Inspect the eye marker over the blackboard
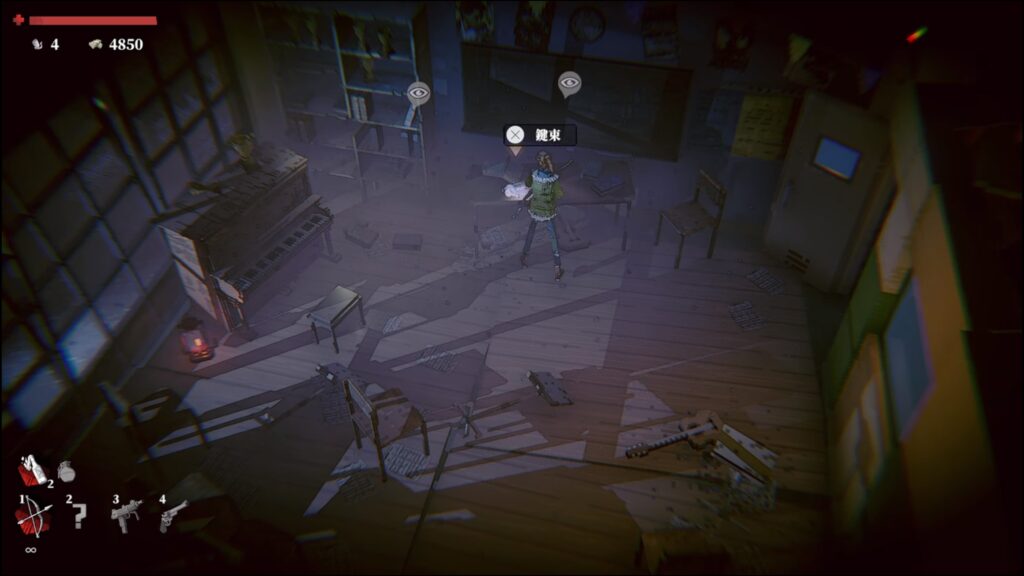1024x576 pixels. (x=569, y=83)
